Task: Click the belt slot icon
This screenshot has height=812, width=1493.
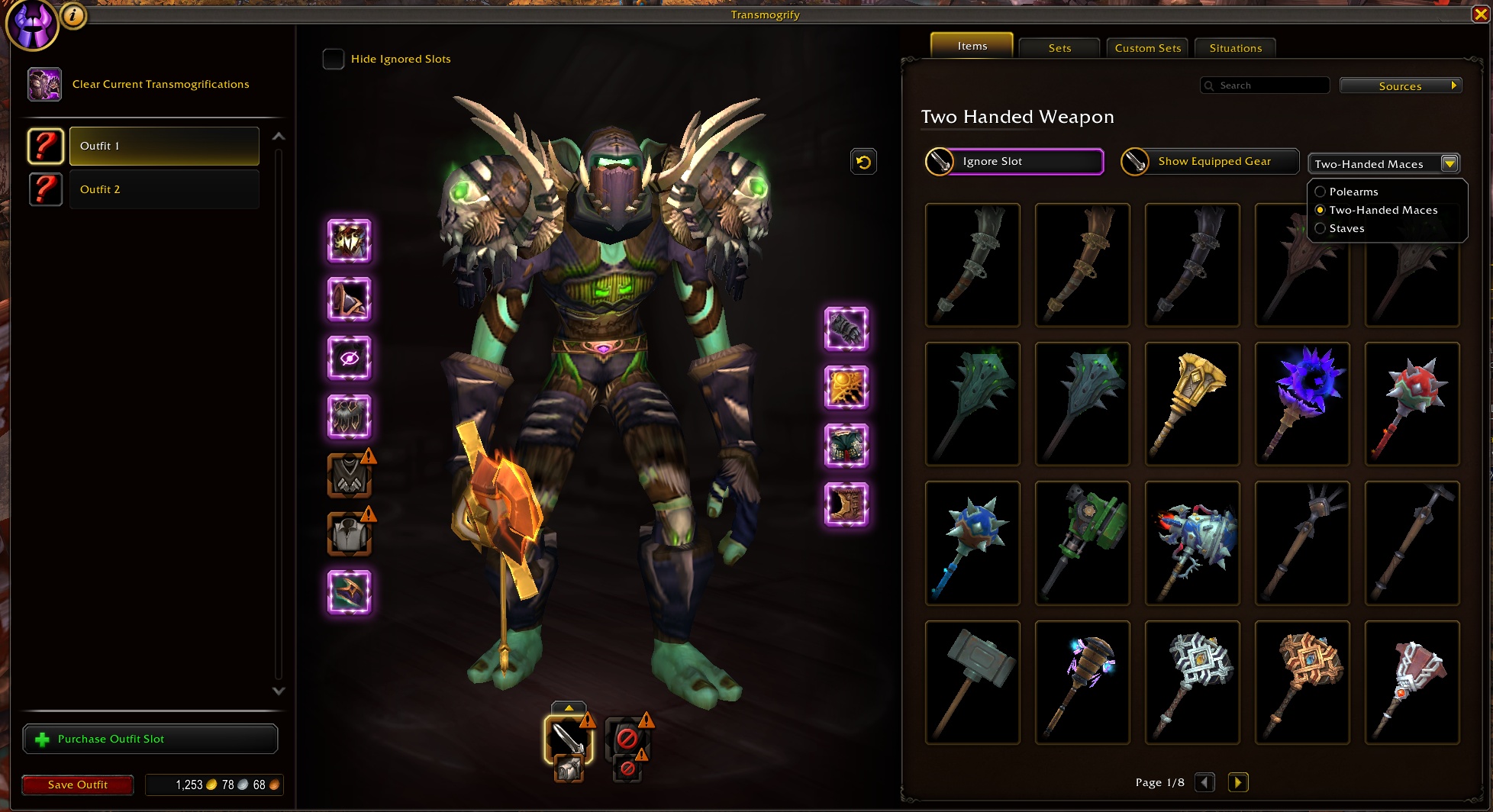Action: coord(846,387)
